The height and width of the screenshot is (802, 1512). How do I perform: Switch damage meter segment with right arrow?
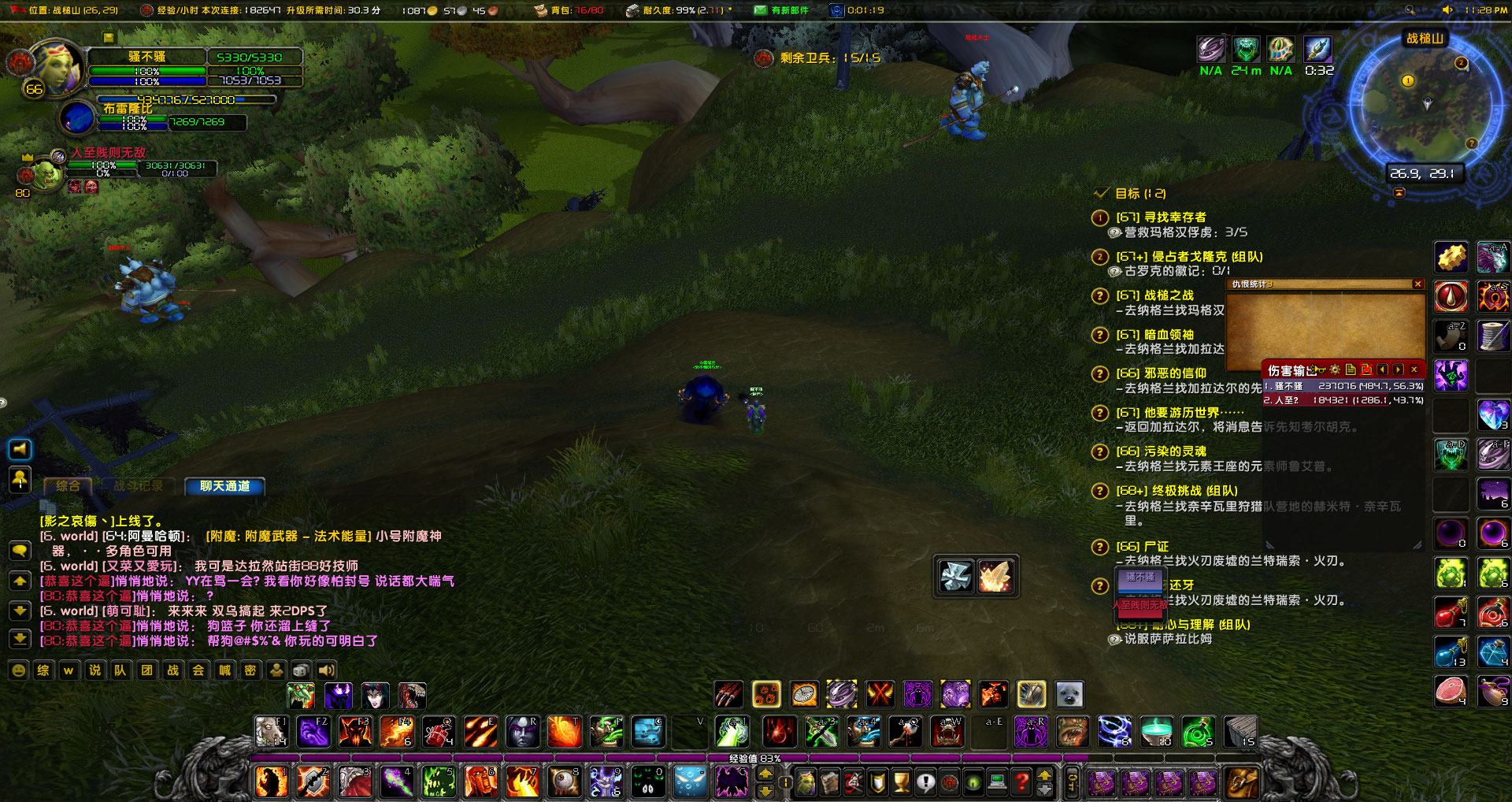tap(1399, 369)
